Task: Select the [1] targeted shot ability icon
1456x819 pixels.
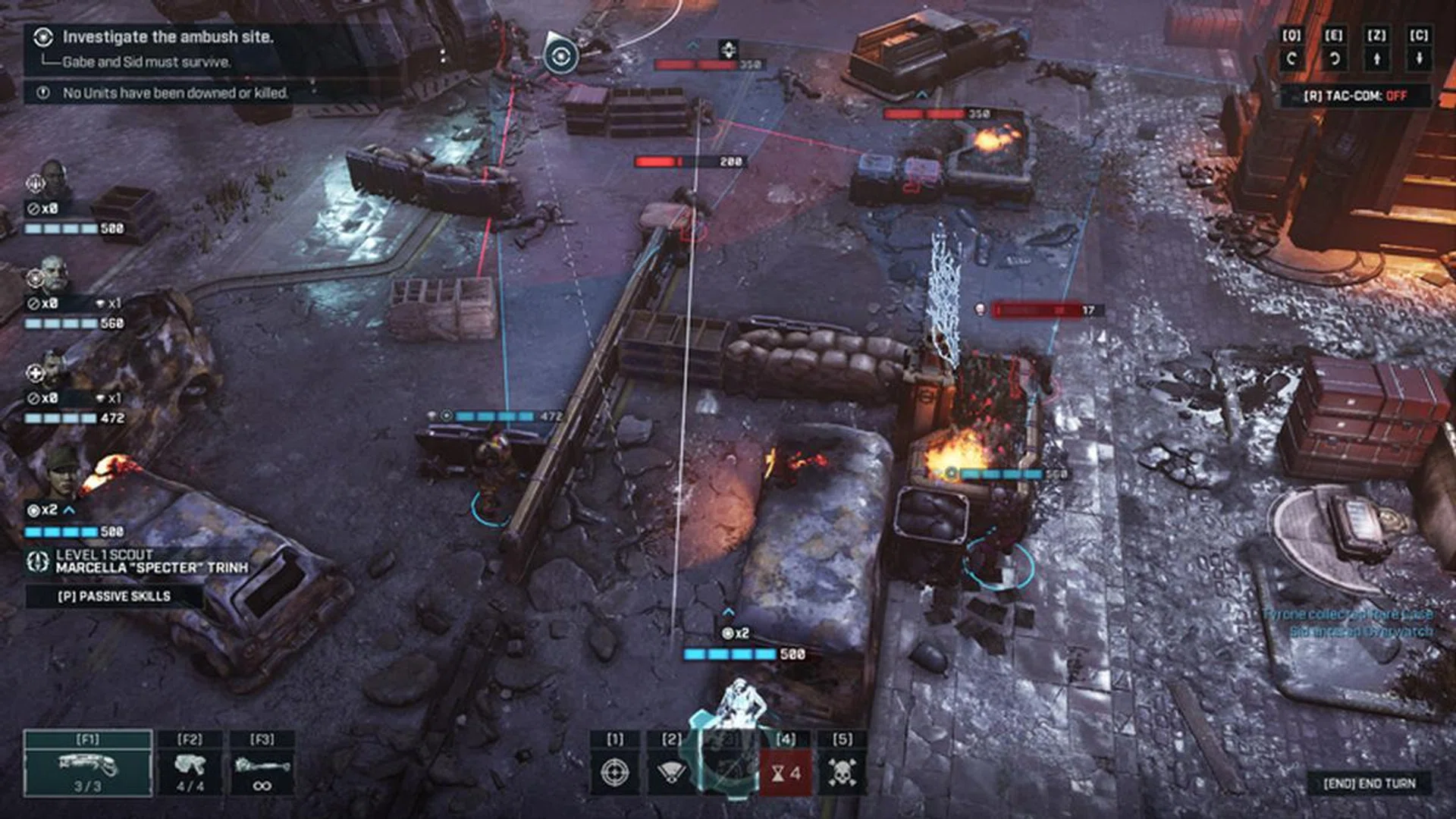Action: (615, 773)
